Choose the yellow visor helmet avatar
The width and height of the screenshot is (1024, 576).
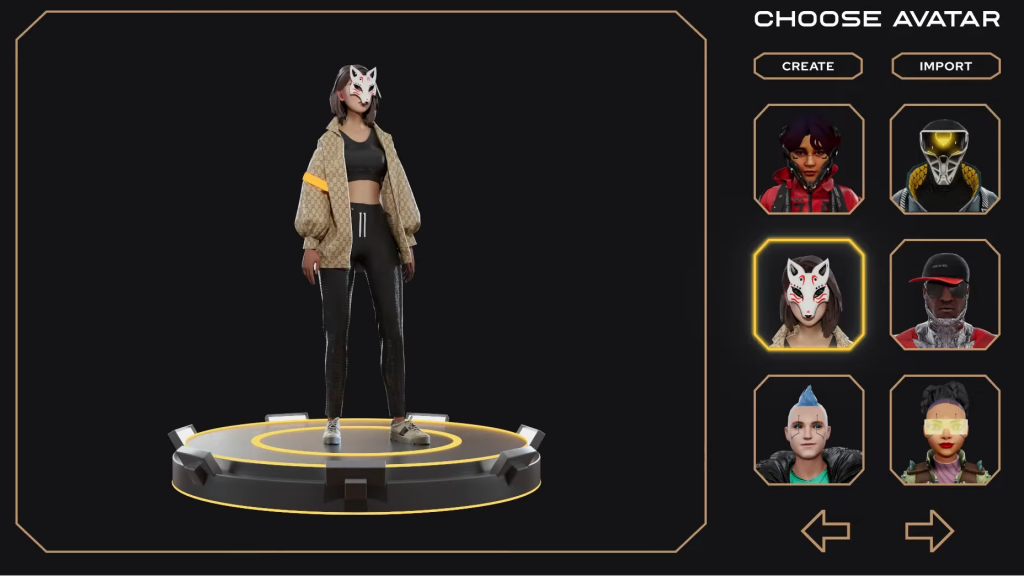click(945, 159)
